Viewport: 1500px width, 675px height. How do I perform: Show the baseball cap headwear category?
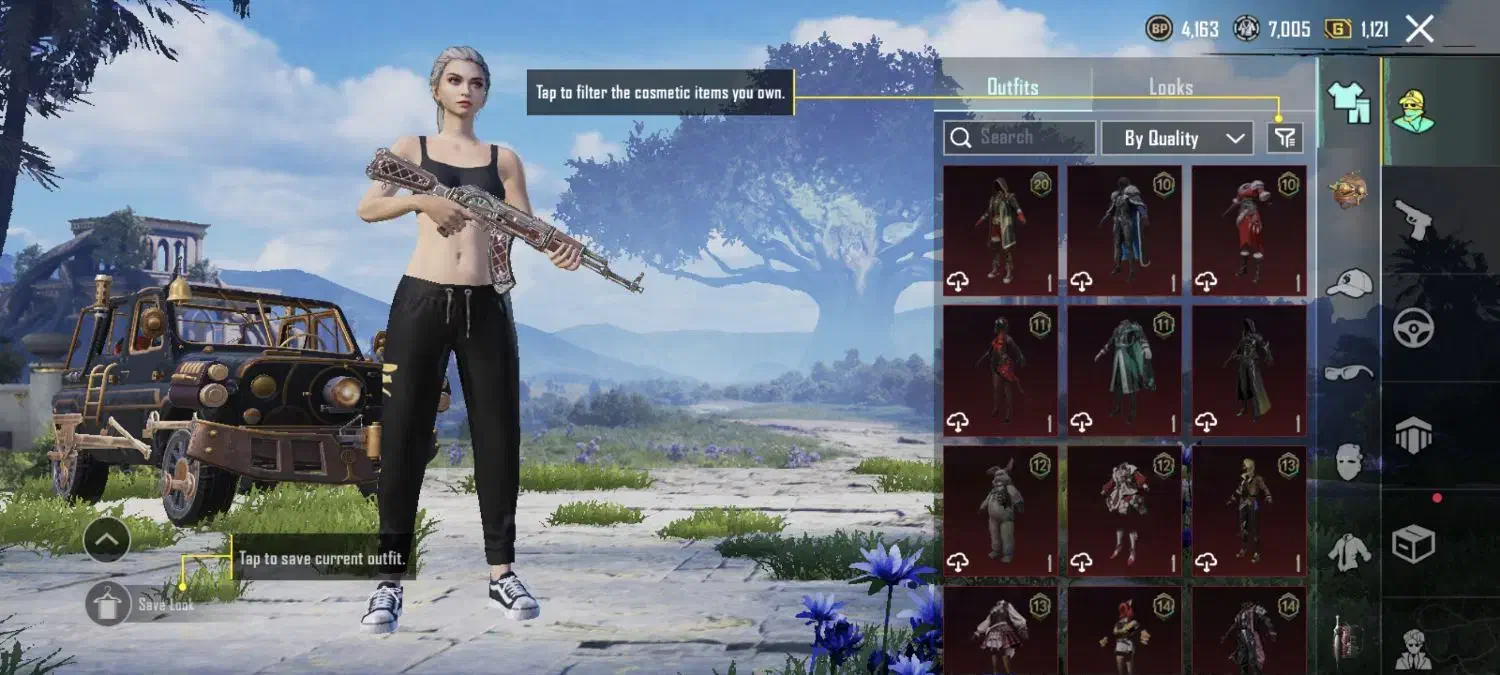1349,284
